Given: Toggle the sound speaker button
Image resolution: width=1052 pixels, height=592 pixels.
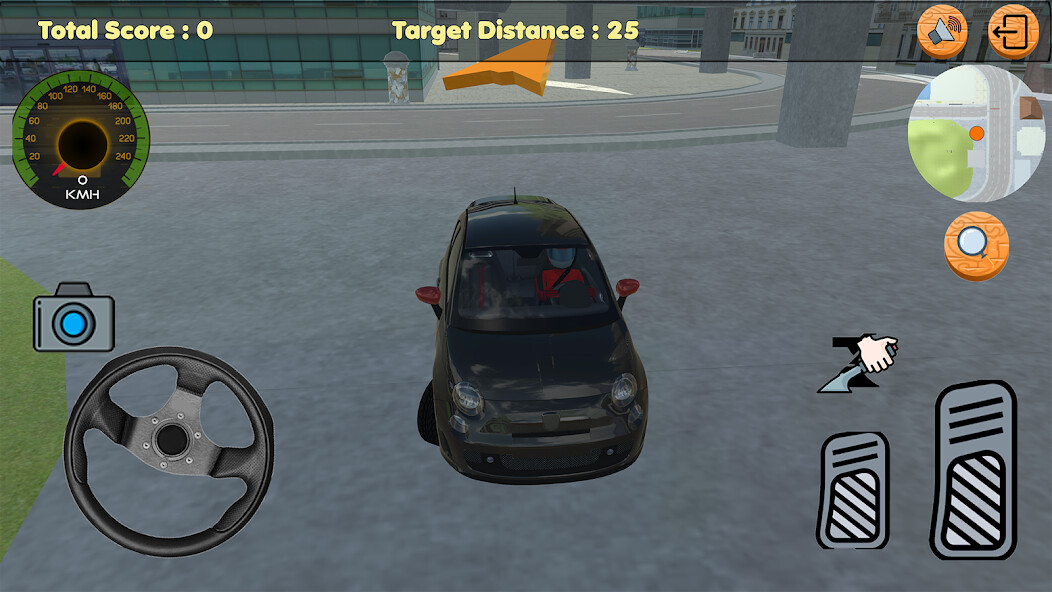Looking at the screenshot, I should (x=942, y=32).
